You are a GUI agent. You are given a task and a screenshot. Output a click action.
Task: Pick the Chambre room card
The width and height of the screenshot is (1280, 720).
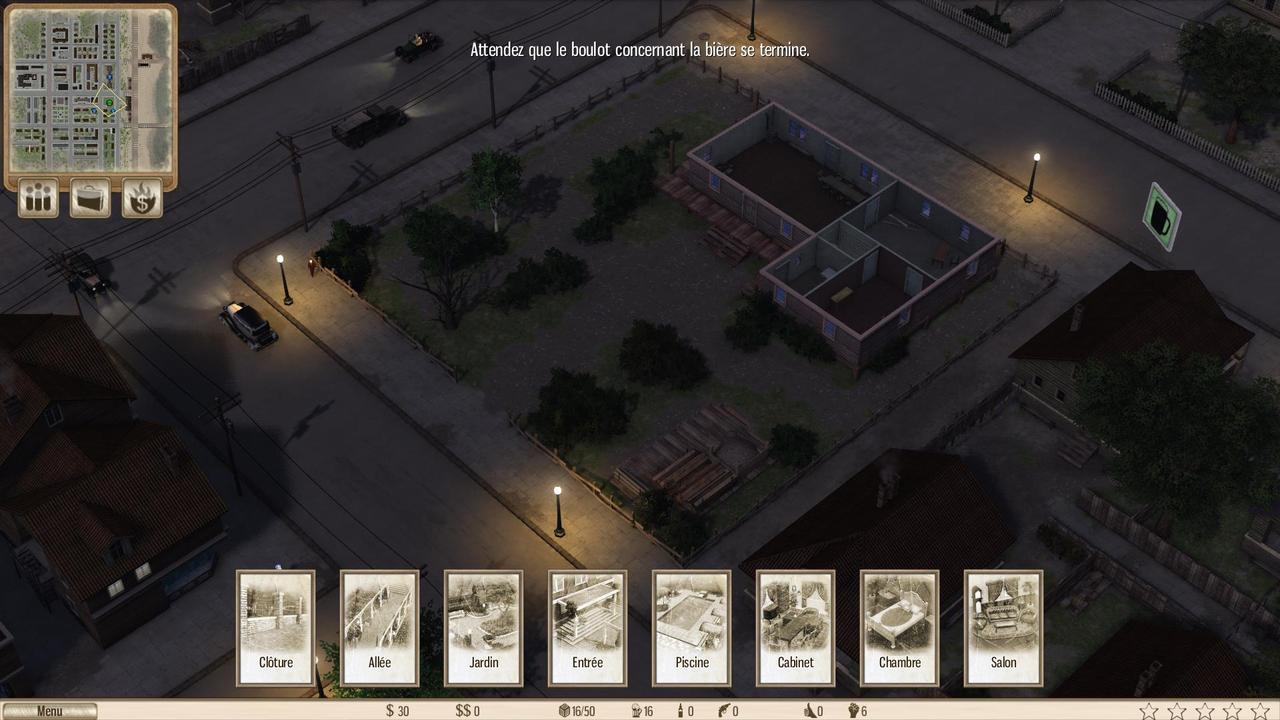[x=900, y=628]
